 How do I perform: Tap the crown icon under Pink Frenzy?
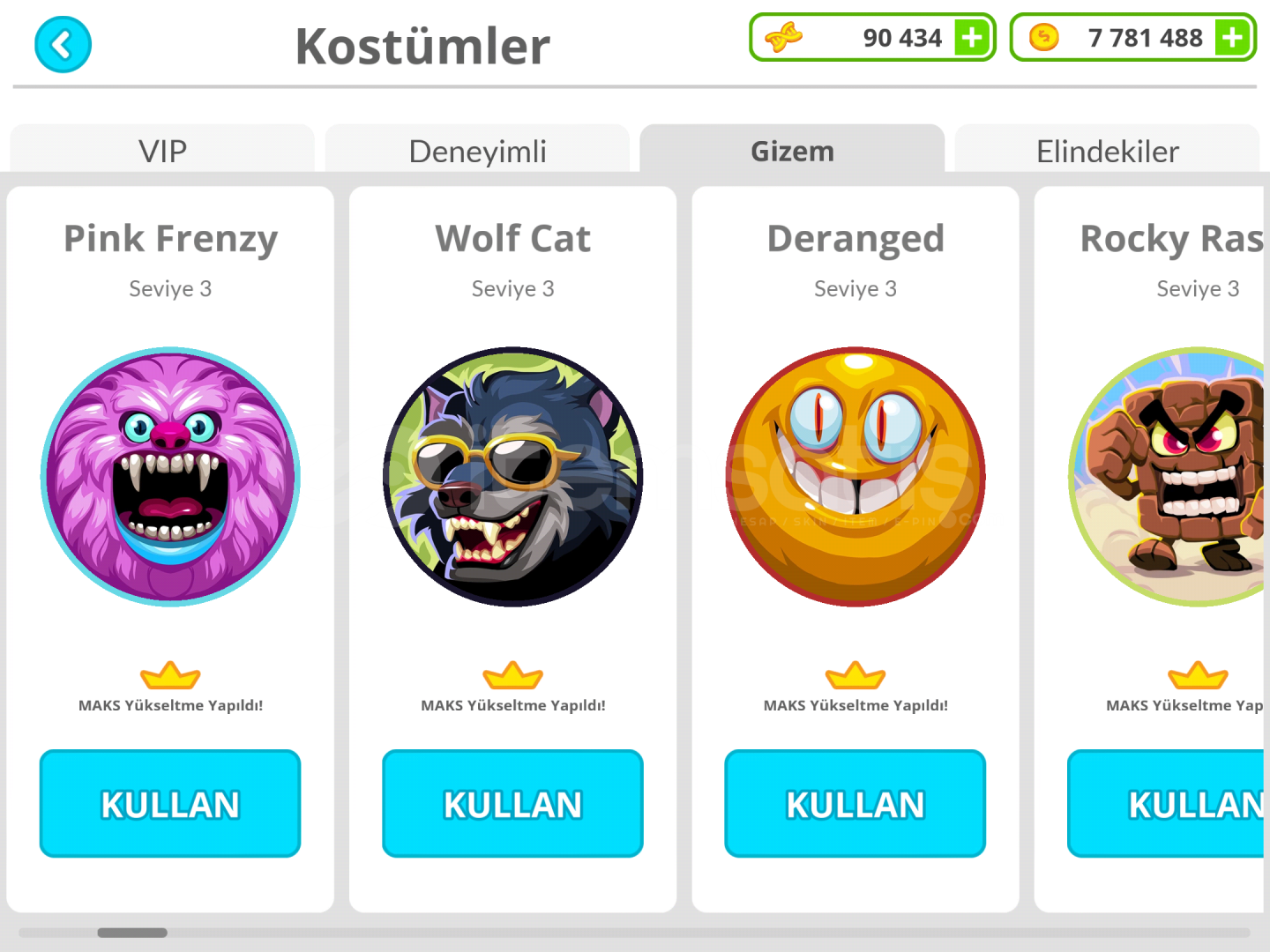click(170, 675)
